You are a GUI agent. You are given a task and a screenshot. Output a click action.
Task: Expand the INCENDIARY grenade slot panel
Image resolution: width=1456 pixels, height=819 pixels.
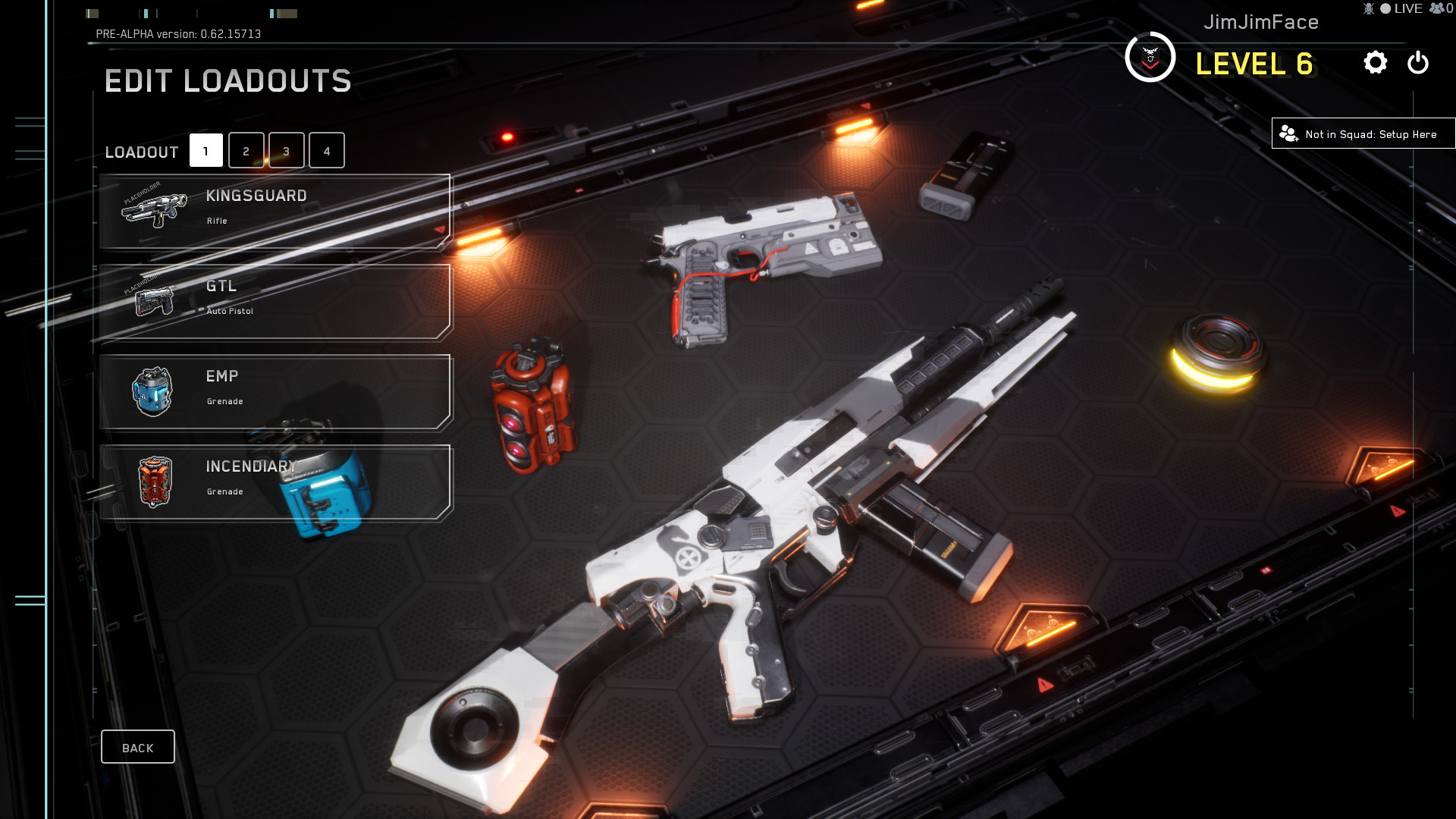click(275, 481)
